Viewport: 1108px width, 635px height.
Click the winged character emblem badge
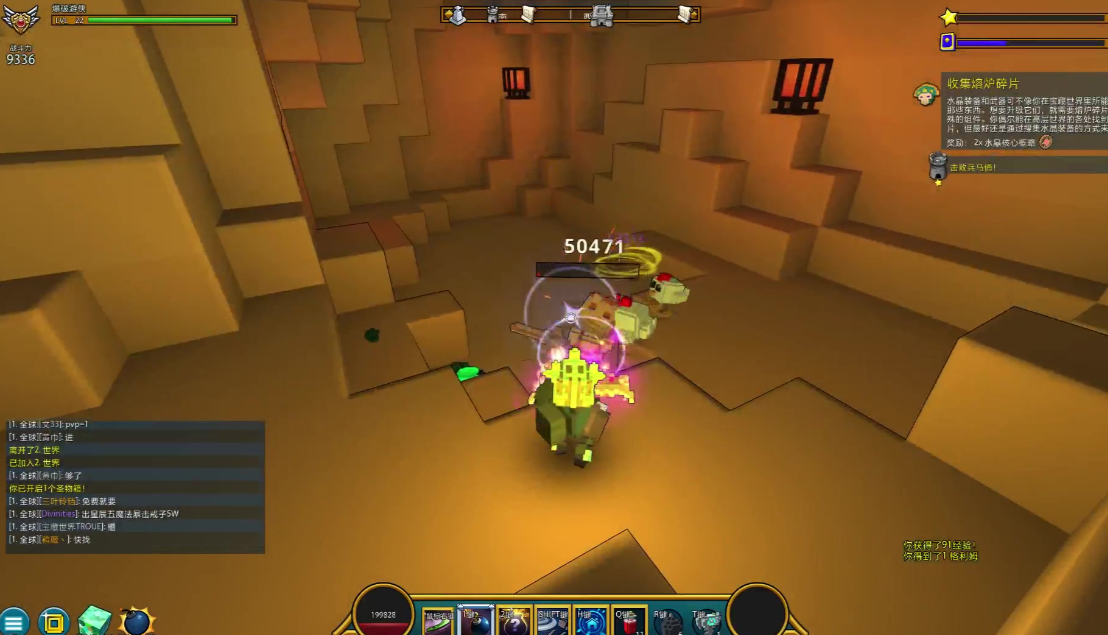coord(20,20)
